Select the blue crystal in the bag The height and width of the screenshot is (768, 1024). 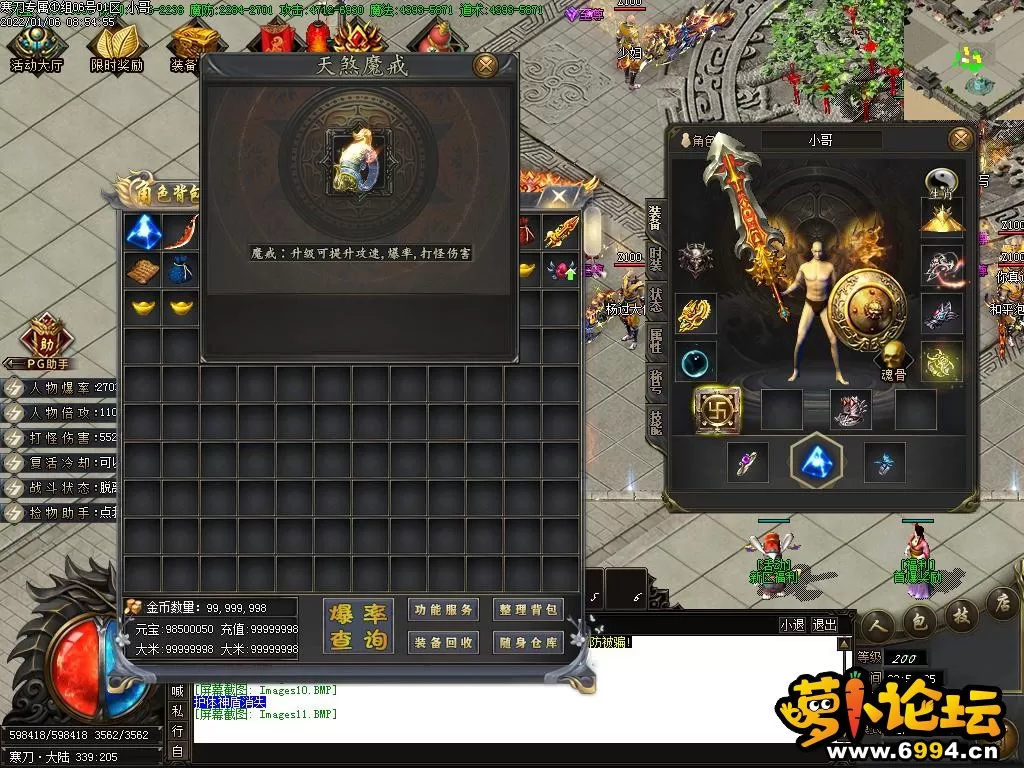point(143,232)
